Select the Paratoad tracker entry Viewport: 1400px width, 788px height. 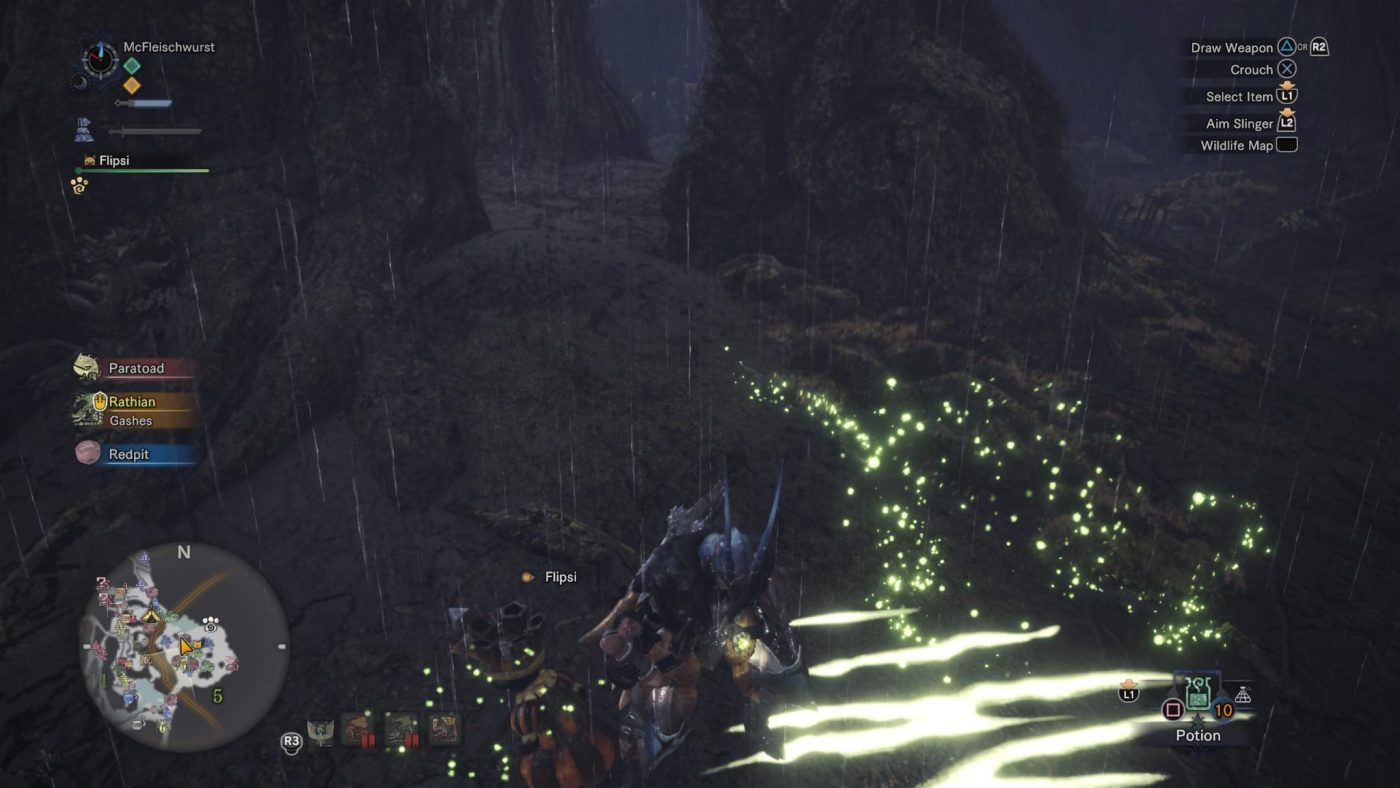[x=135, y=368]
